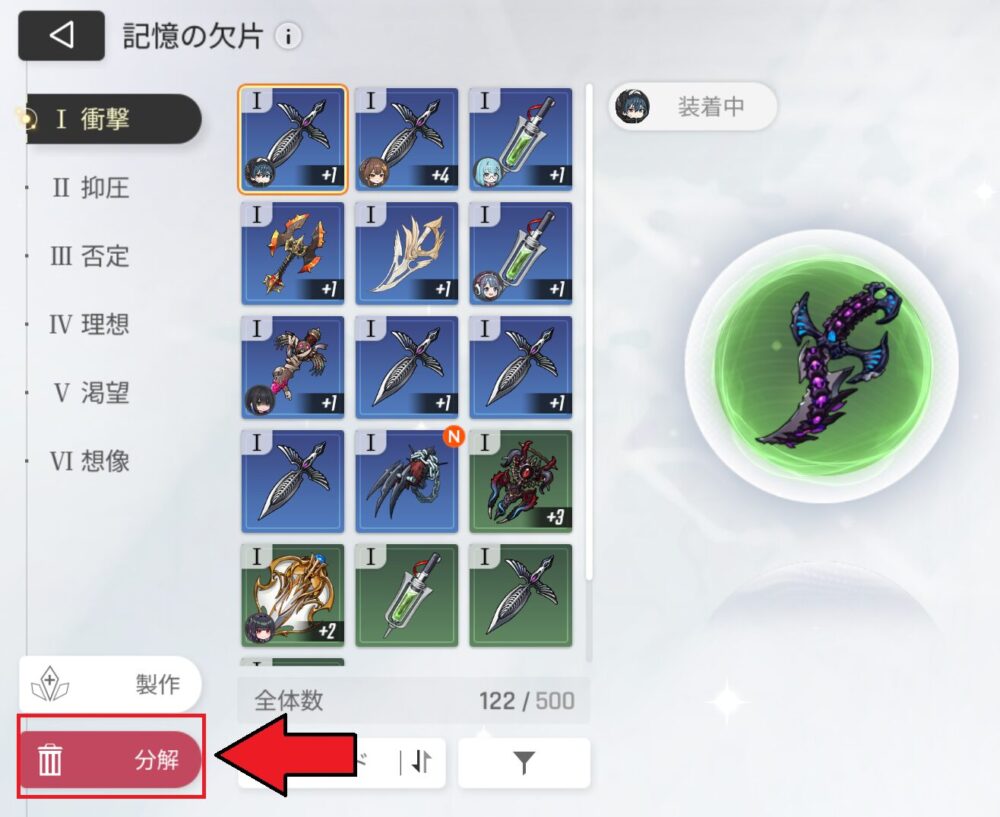Viewport: 1000px width, 817px height.
Task: Pick the green crab-creature fragment with +3
Action: (x=521, y=482)
